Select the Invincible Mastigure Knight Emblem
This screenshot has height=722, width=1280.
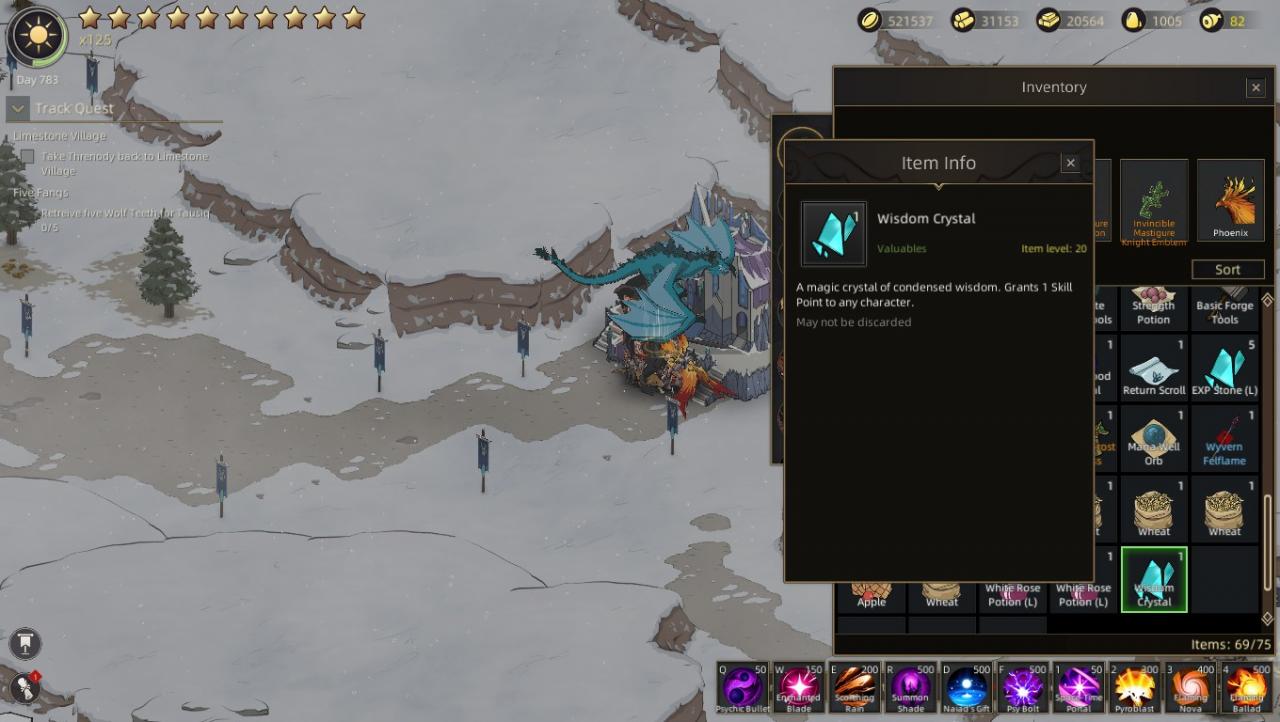(x=1154, y=200)
